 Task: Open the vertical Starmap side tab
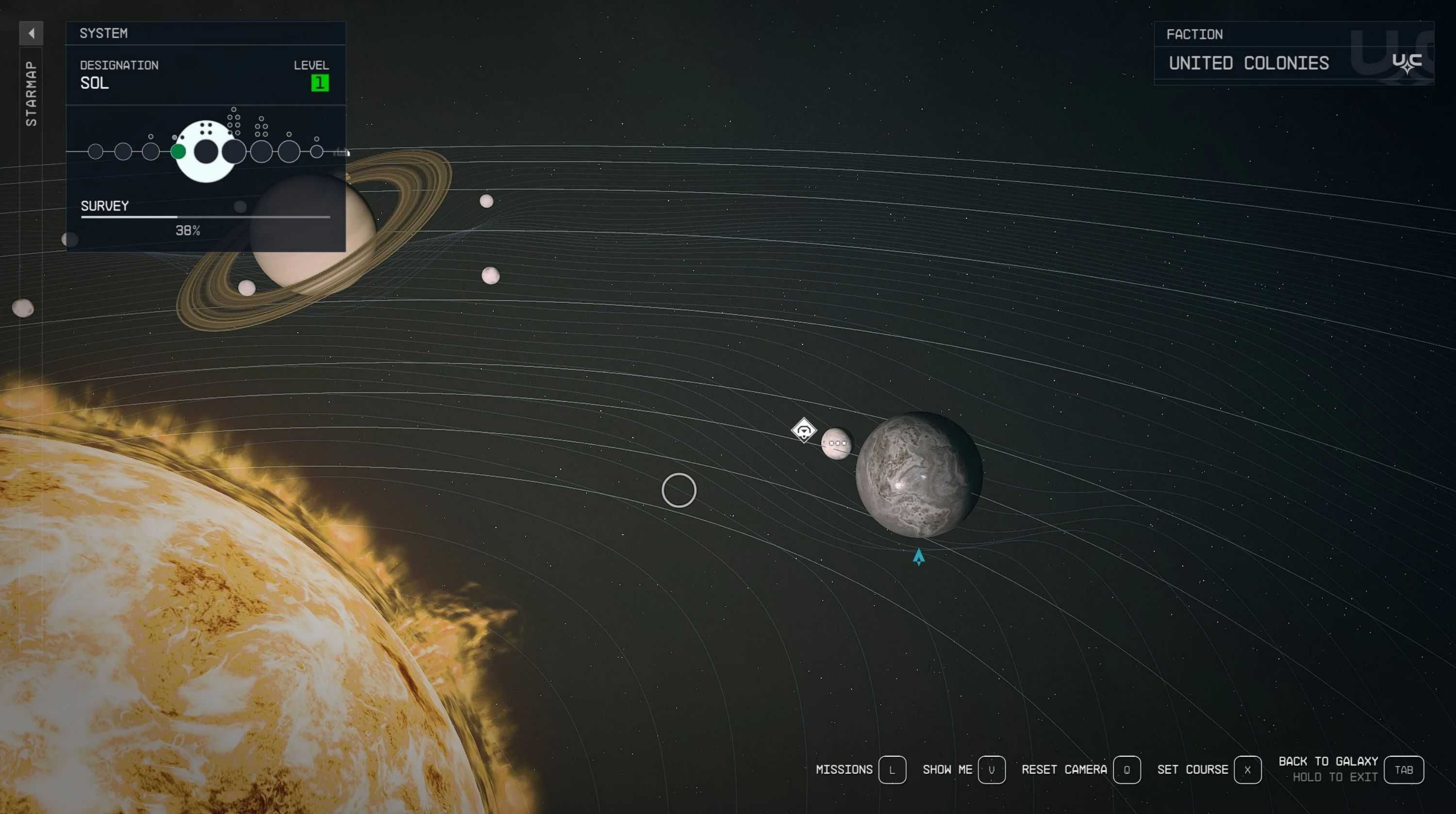tap(31, 93)
